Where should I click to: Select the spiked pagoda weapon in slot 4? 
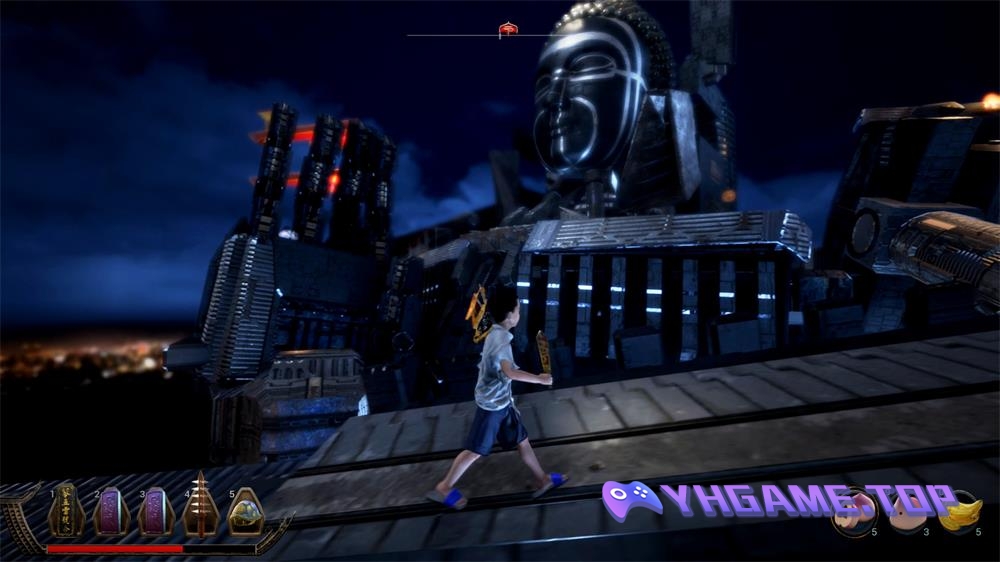(200, 508)
